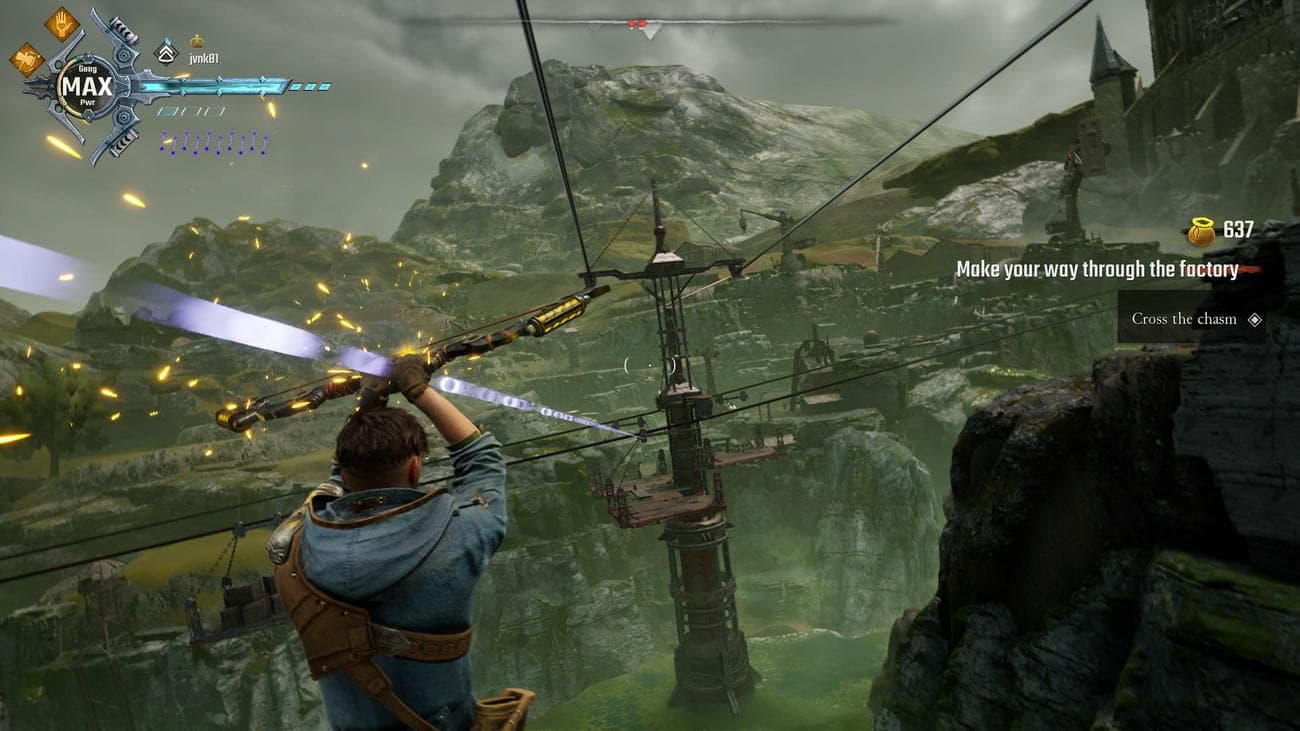Image resolution: width=1300 pixels, height=731 pixels.
Task: Select the healing hand buff icon
Action: (x=61, y=27)
